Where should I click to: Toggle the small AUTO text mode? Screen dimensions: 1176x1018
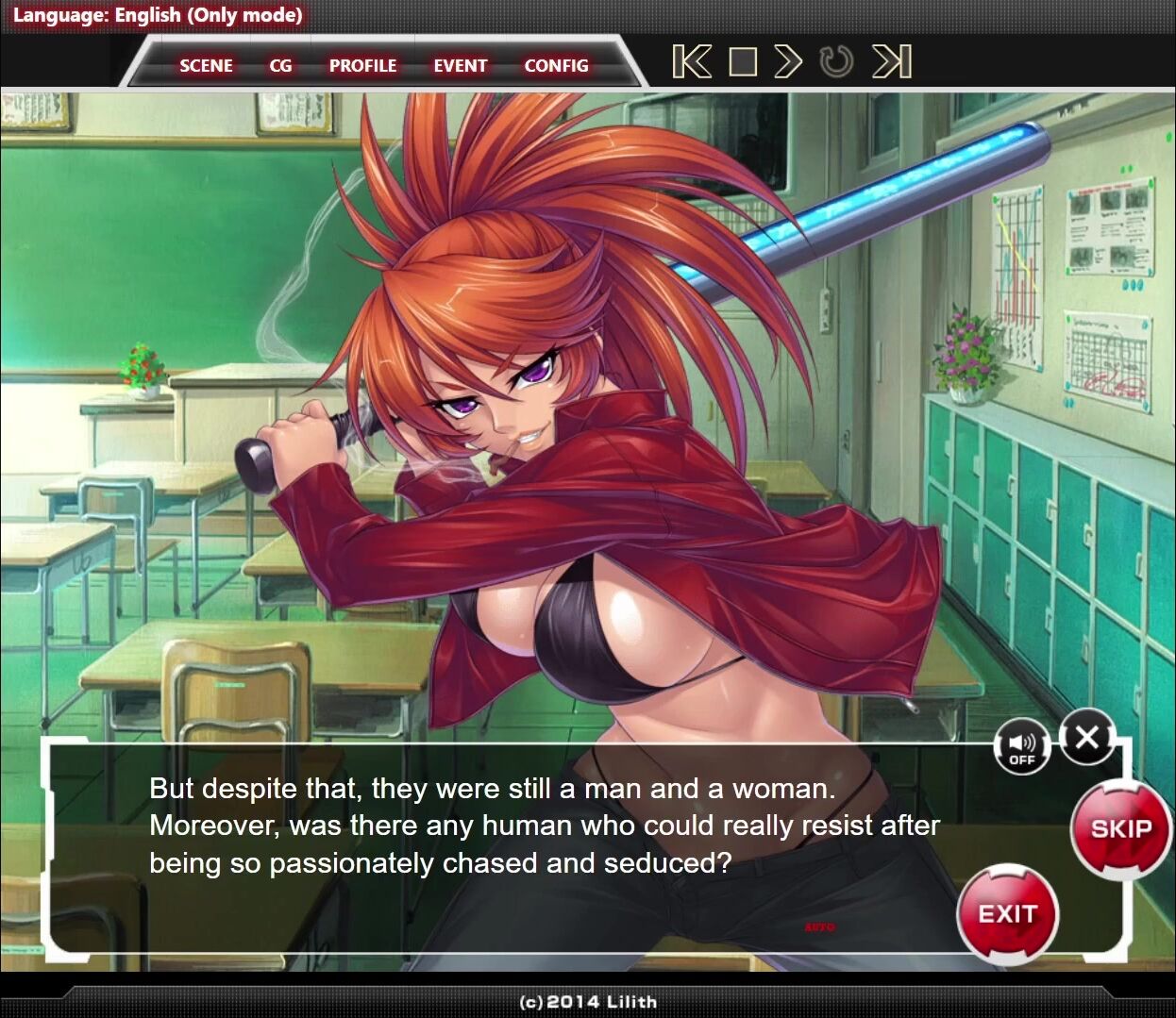(x=819, y=927)
